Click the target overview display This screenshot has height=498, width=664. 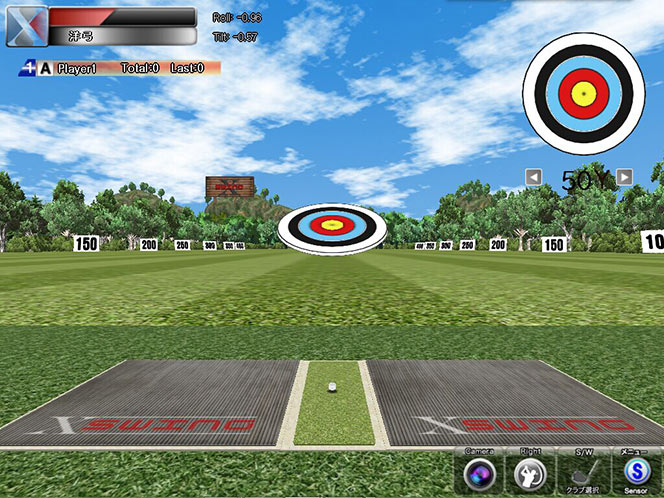[583, 94]
